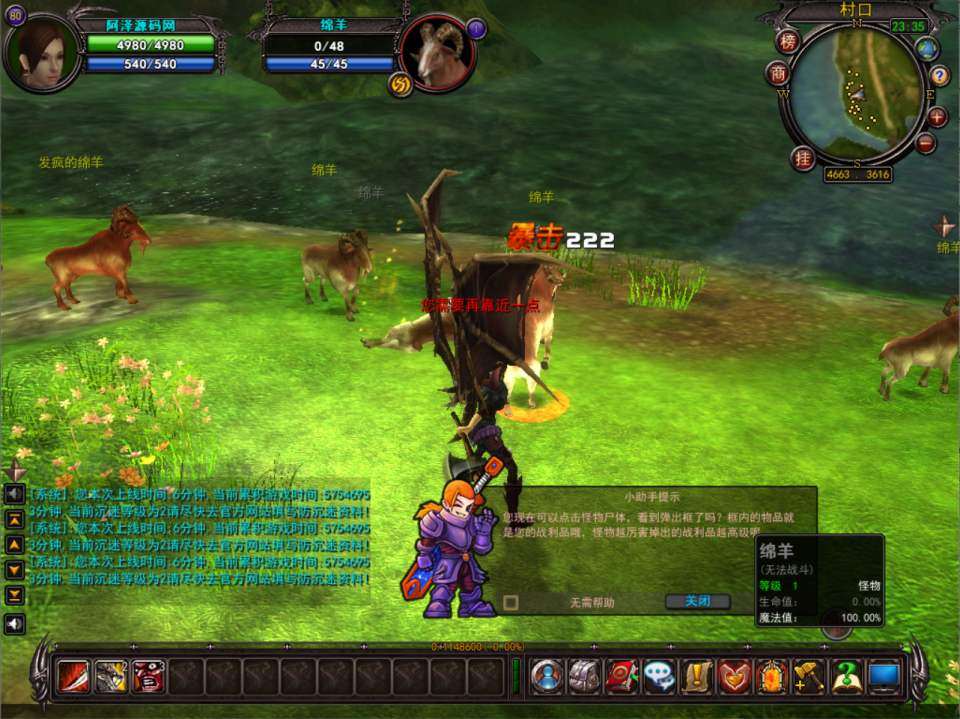Open the speech bubble chat icon
The height and width of the screenshot is (719, 960).
pyautogui.click(x=659, y=677)
